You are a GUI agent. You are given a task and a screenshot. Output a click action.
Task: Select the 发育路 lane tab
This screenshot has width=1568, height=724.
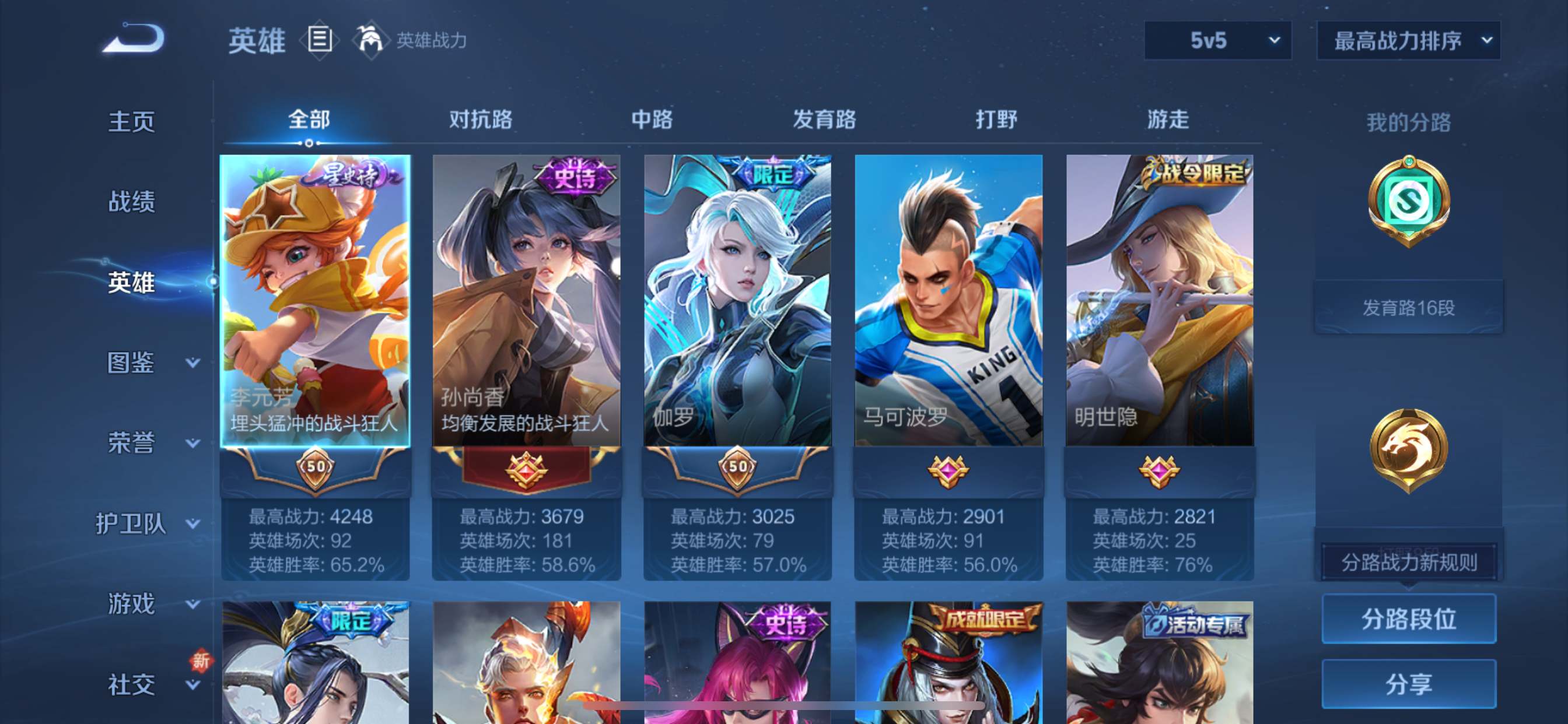(x=824, y=120)
